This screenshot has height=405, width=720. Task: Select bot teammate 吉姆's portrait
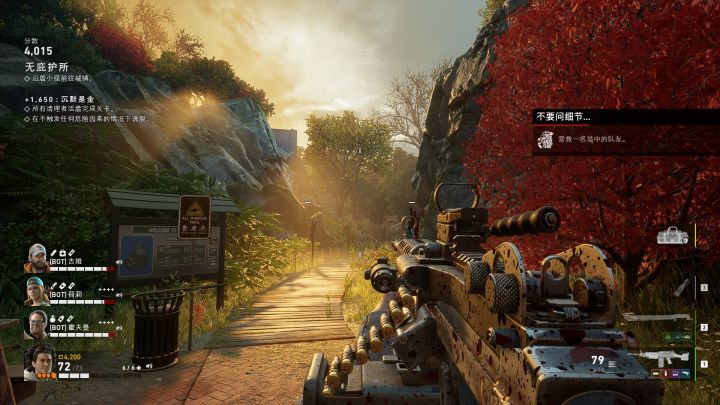point(37,257)
